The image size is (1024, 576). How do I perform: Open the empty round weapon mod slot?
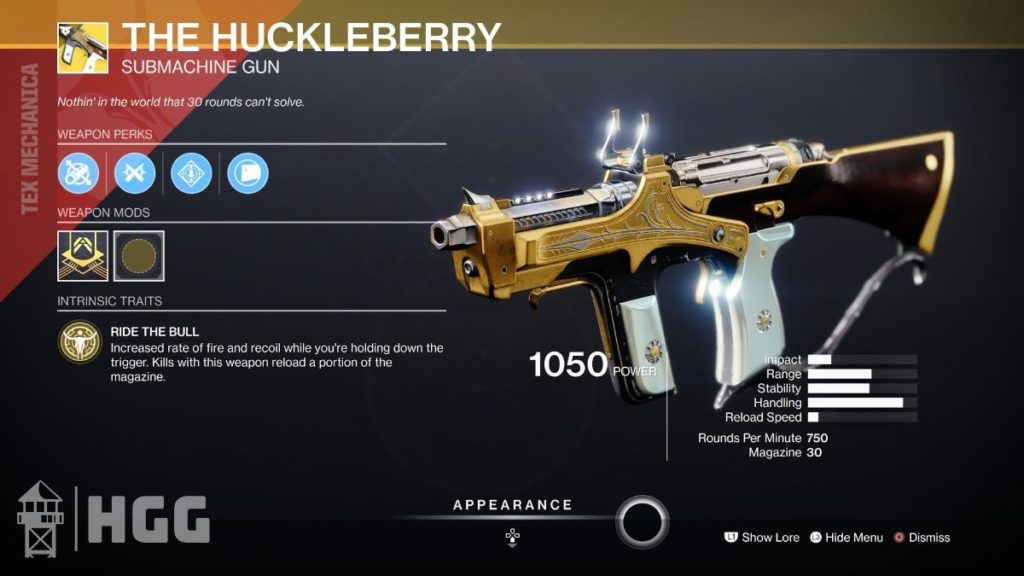click(139, 255)
